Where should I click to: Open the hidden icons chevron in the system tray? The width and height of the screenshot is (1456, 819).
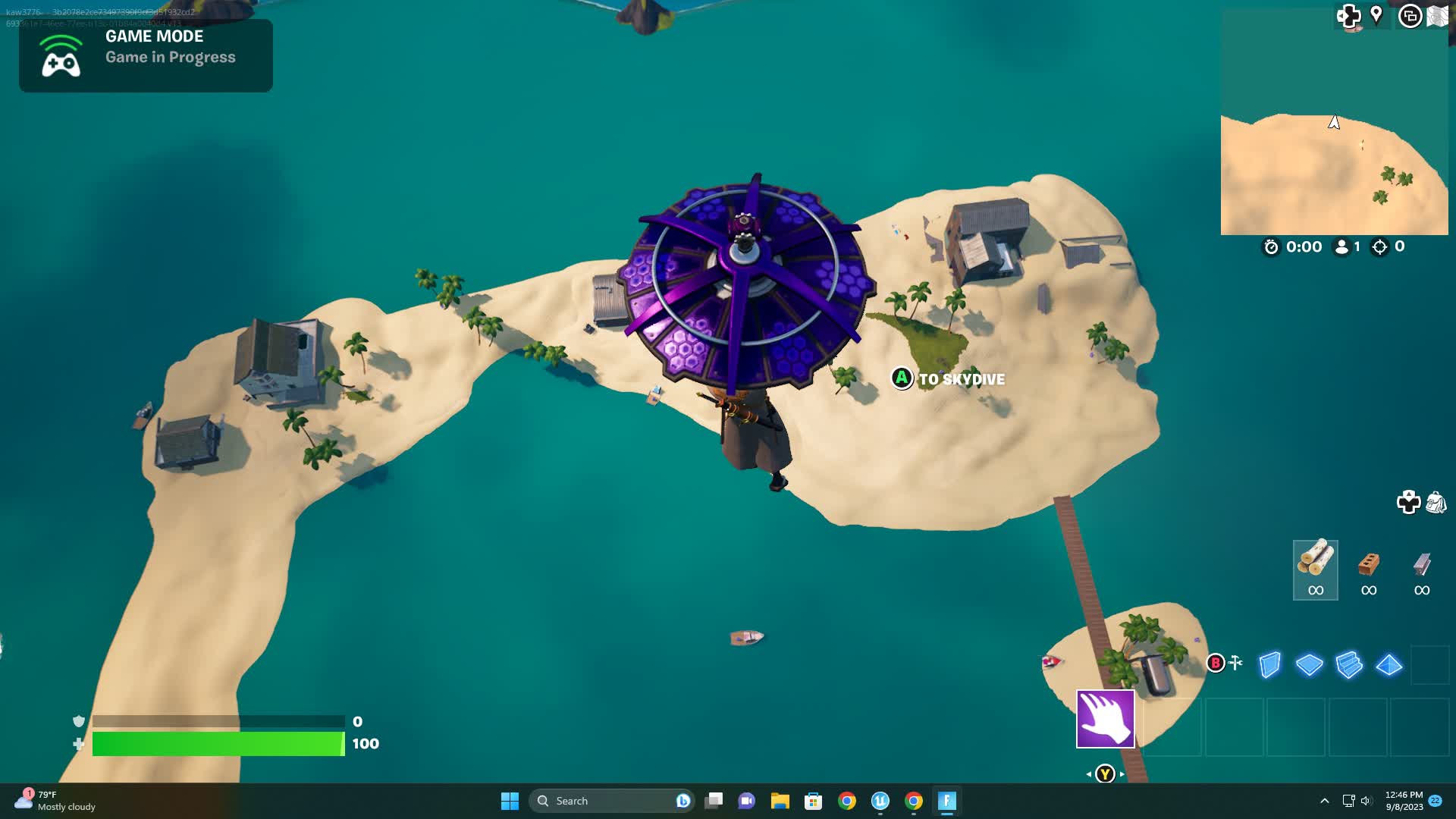point(1325,800)
